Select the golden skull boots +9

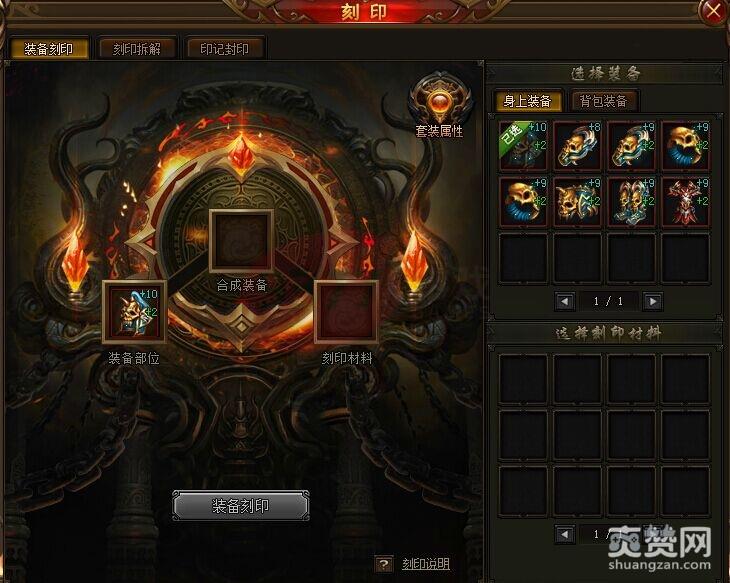point(632,202)
